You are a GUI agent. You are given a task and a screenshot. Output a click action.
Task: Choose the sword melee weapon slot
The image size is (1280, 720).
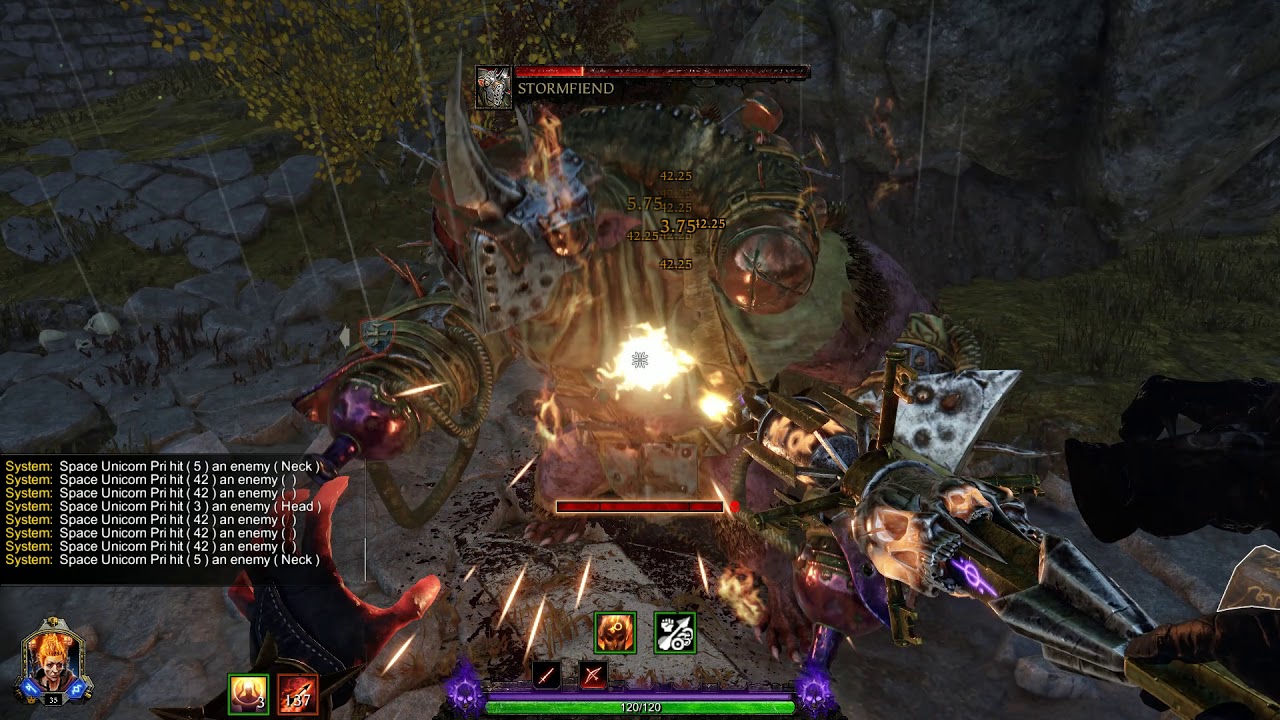pos(547,676)
